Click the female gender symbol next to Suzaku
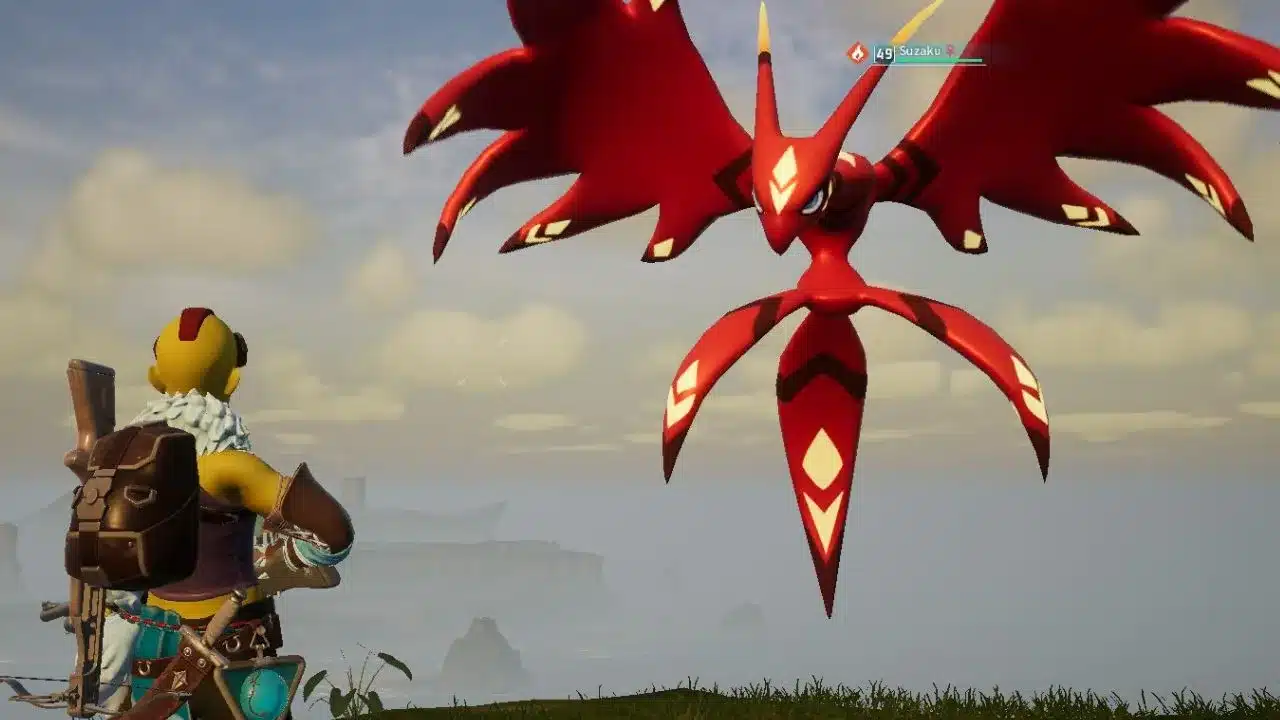Screen dimensions: 1280x720 point(951,51)
